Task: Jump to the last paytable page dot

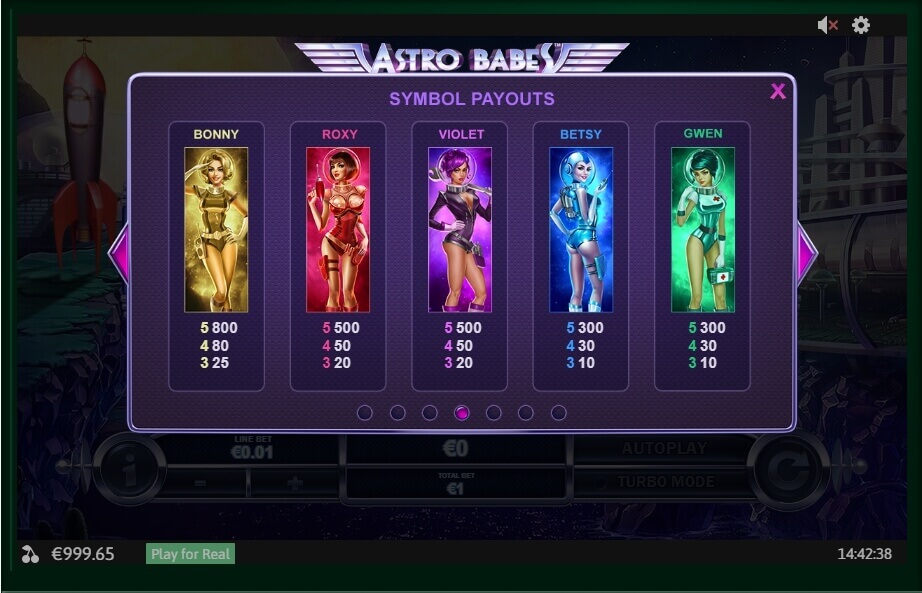Action: [558, 413]
